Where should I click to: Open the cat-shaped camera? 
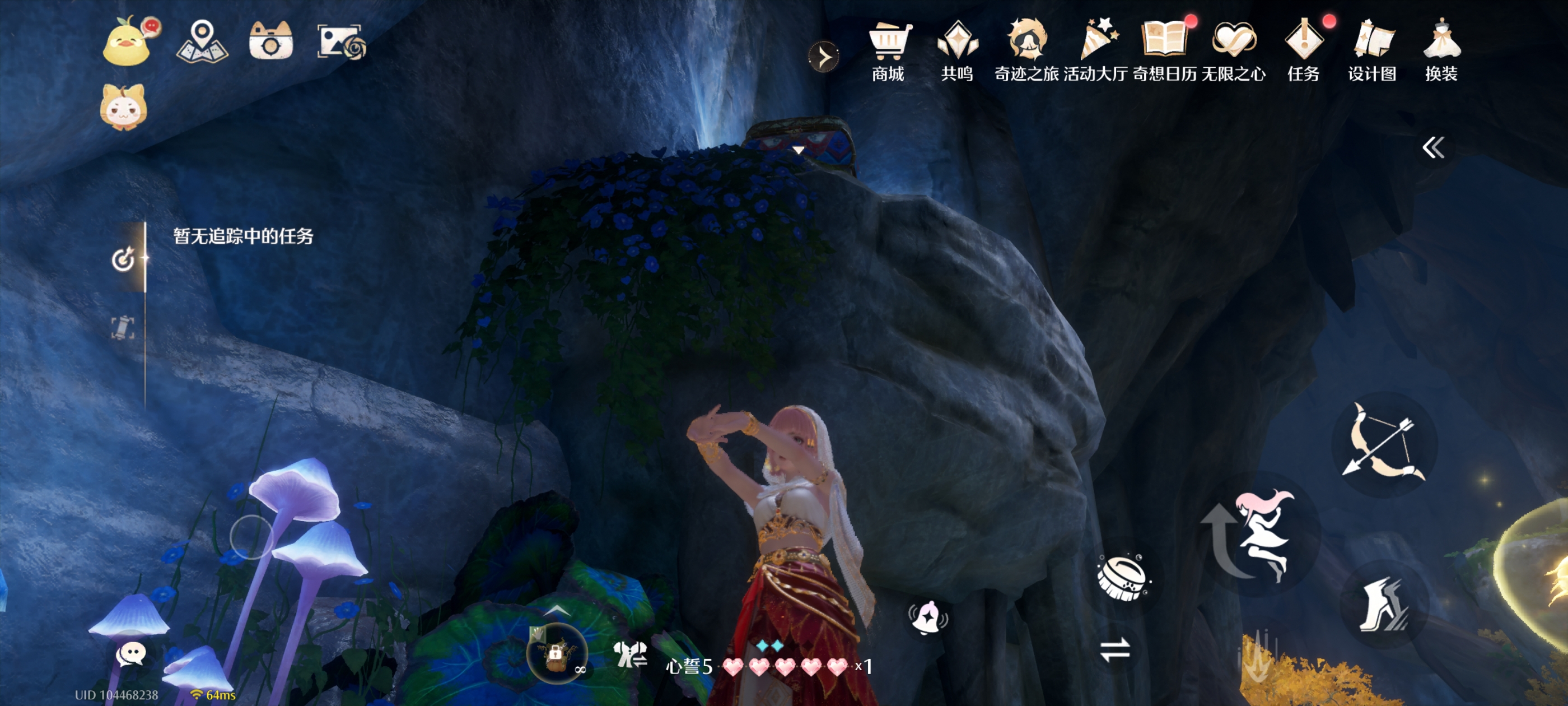pos(271,41)
